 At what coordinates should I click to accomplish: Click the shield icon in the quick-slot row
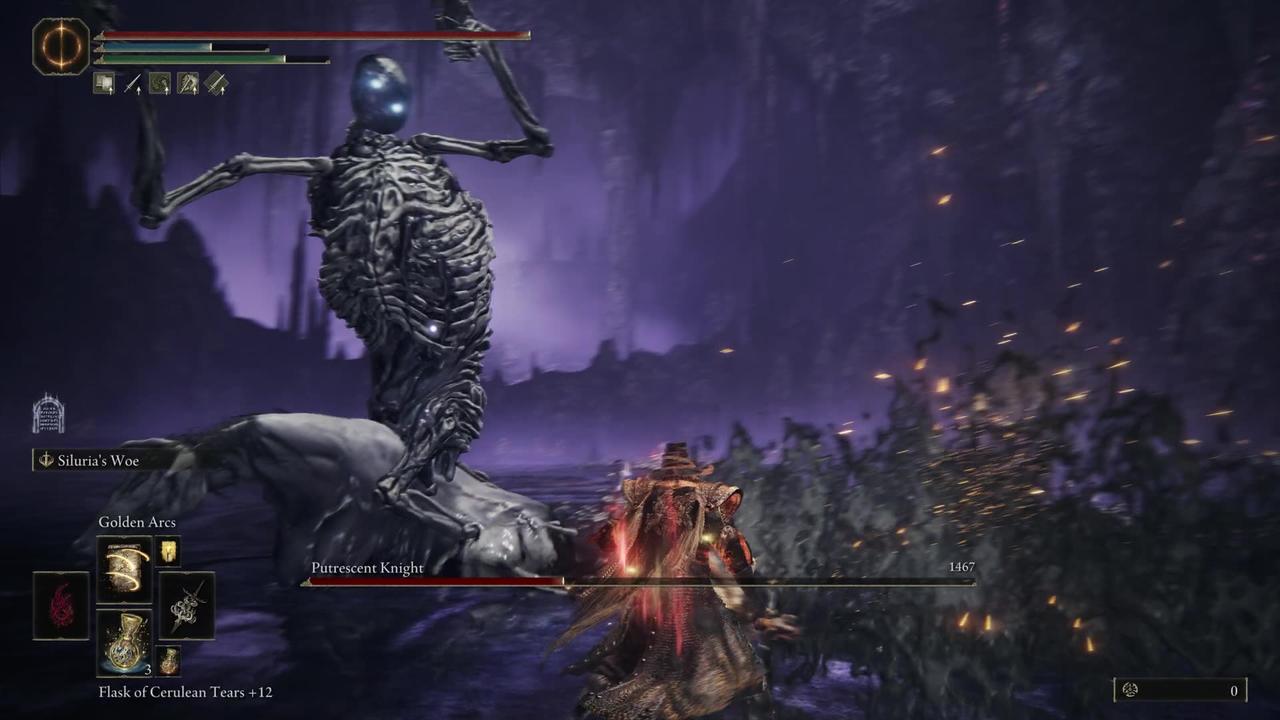pyautogui.click(x=104, y=84)
